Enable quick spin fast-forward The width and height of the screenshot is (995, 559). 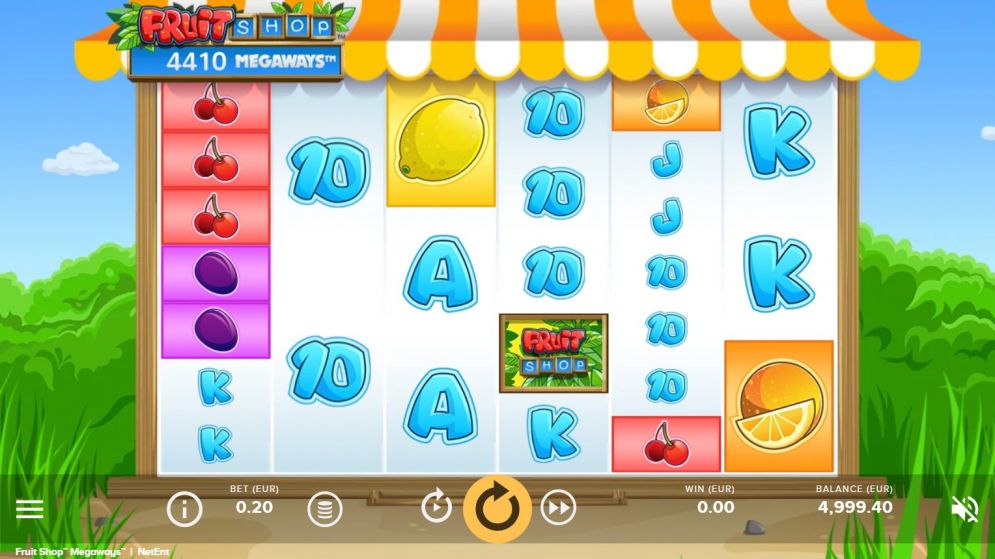click(x=558, y=508)
